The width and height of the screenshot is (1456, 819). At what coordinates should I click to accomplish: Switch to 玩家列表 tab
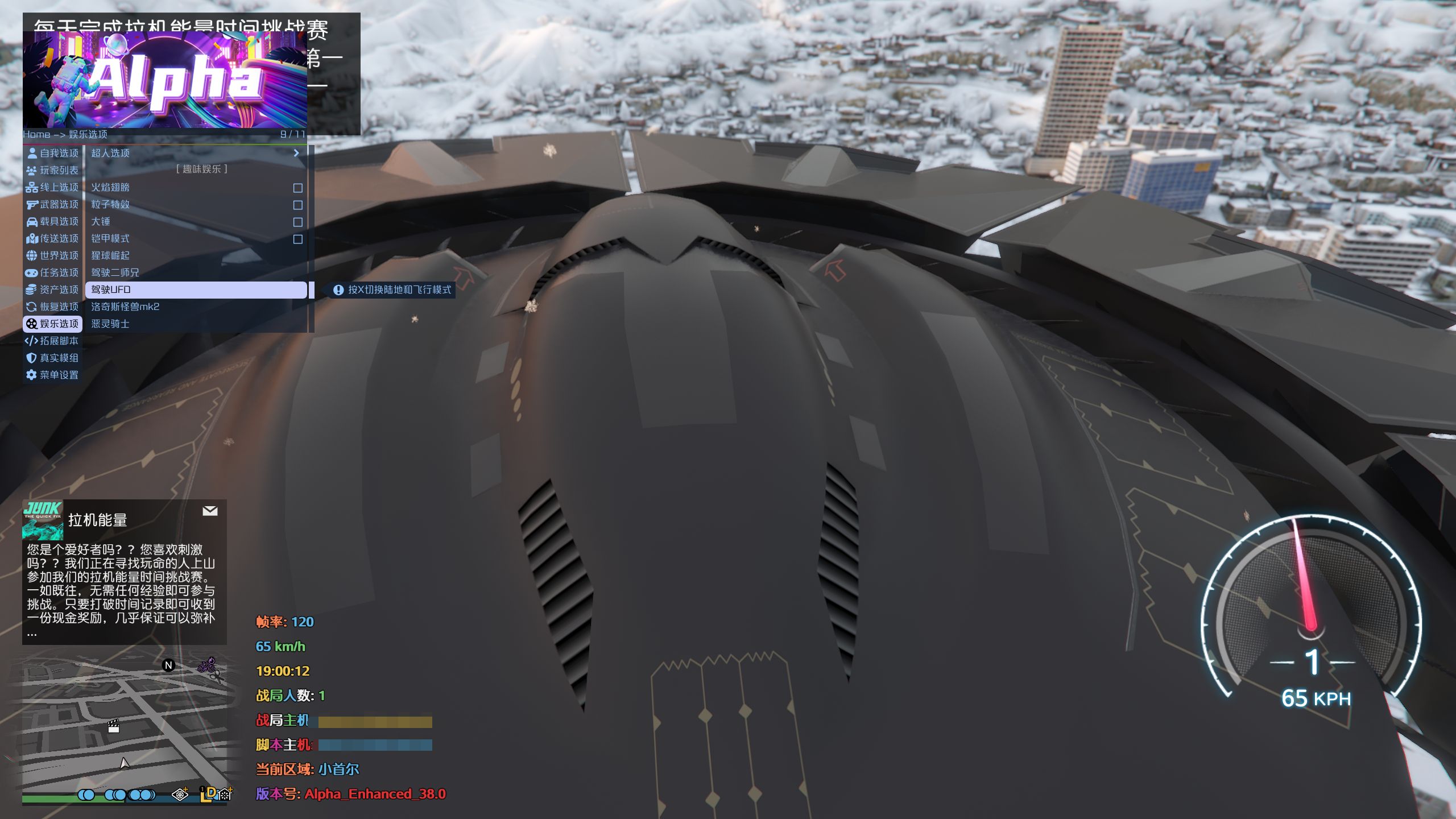coord(53,170)
